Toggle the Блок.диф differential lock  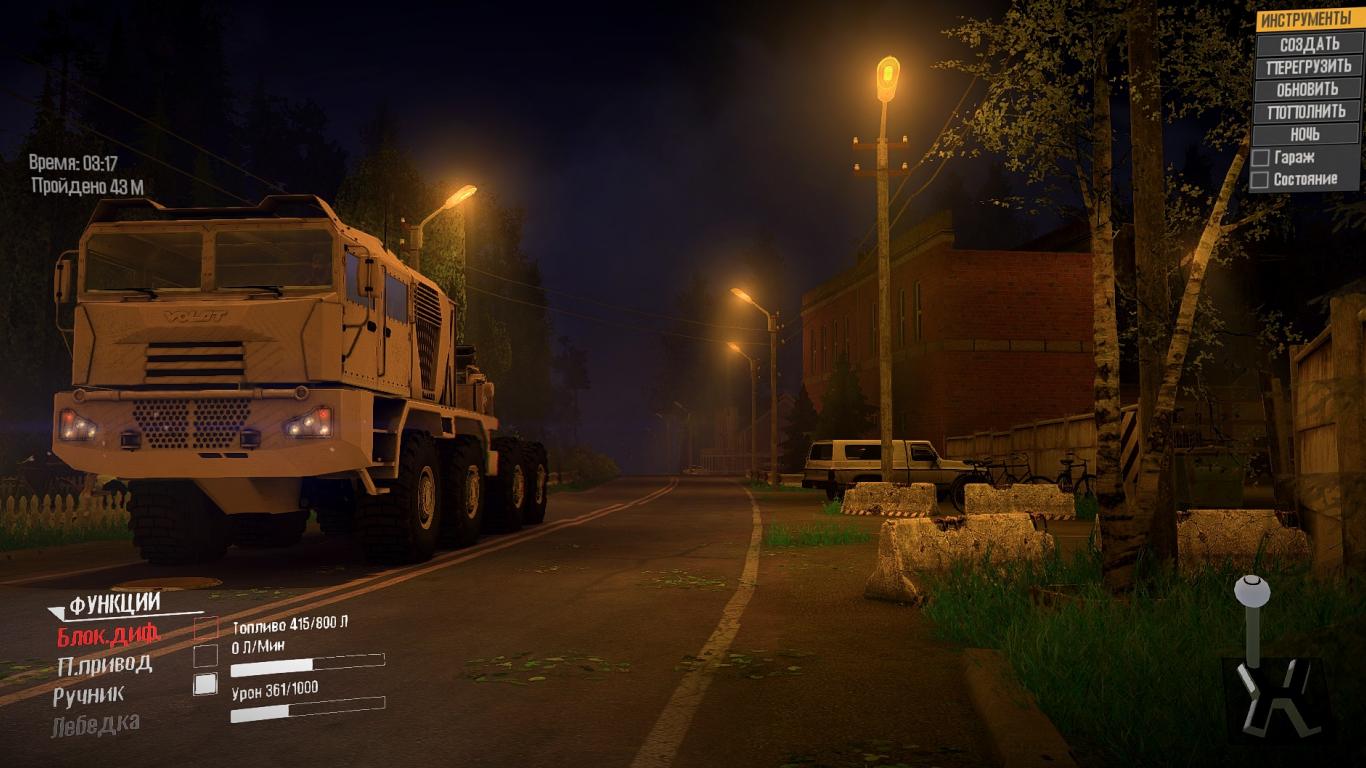[108, 634]
